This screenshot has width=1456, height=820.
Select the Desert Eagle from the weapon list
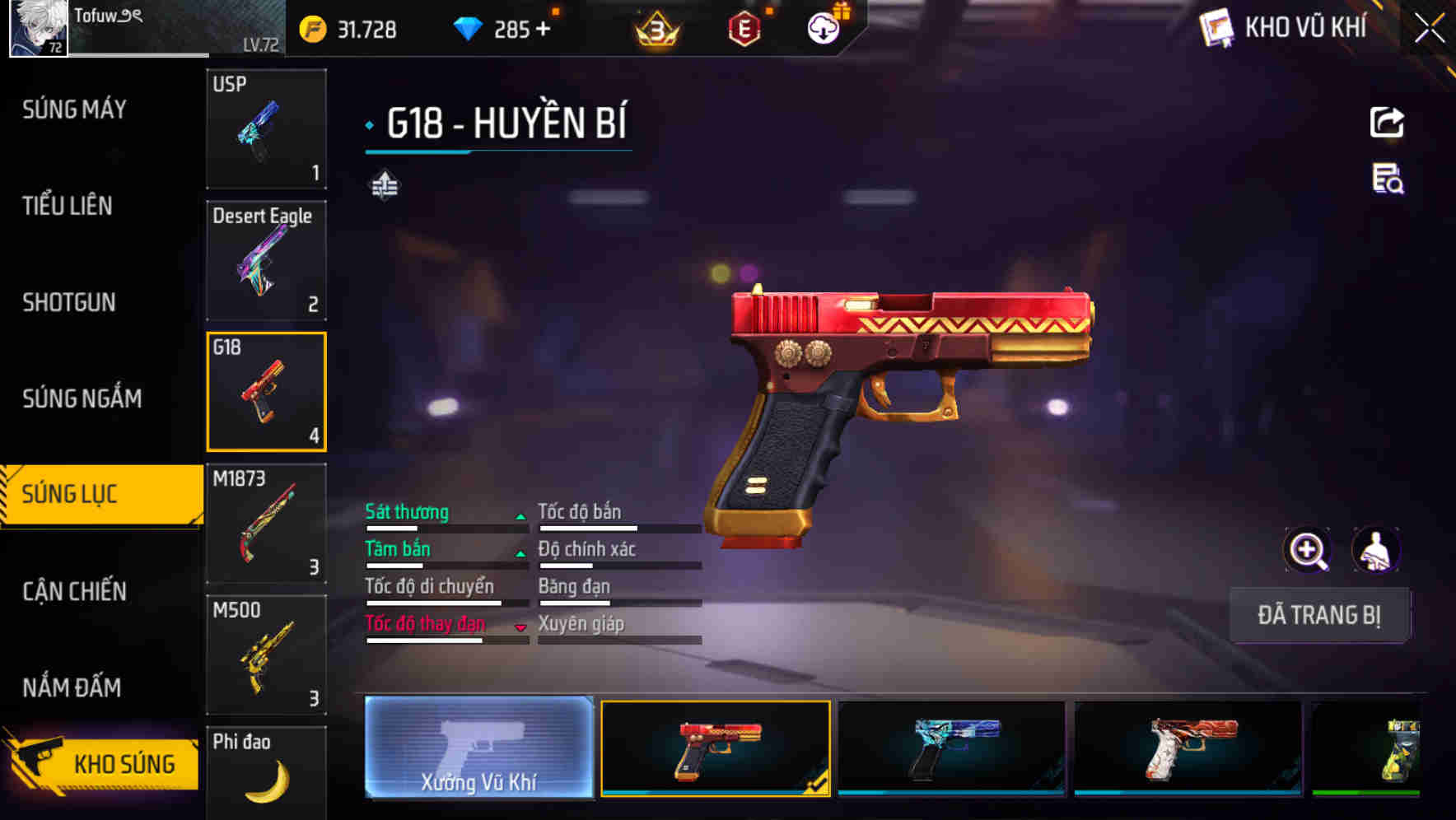pyautogui.click(x=266, y=260)
